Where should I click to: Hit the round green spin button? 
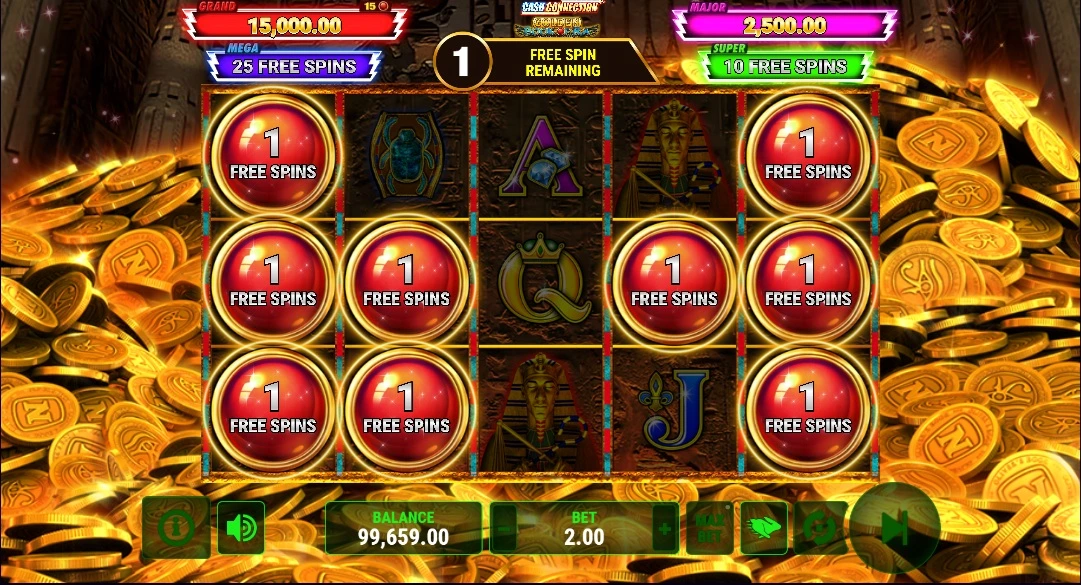tap(894, 527)
